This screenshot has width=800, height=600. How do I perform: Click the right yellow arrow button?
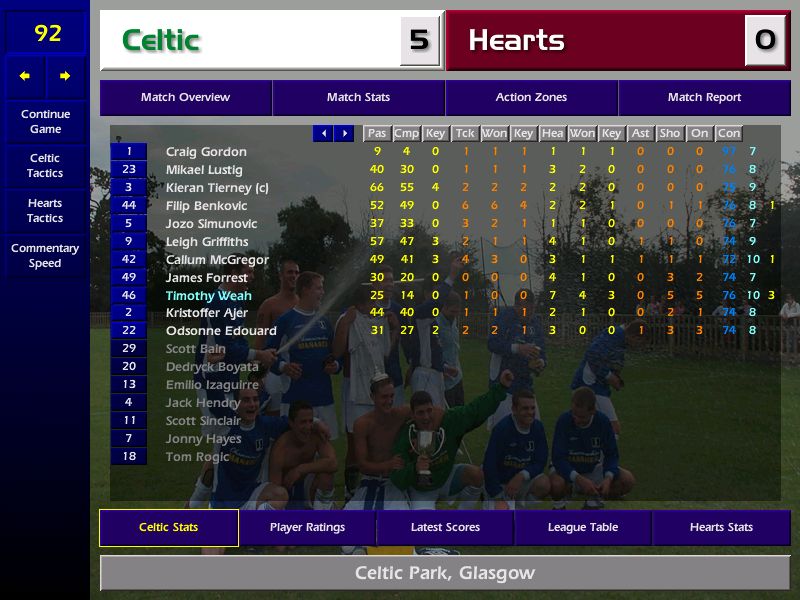tap(65, 76)
